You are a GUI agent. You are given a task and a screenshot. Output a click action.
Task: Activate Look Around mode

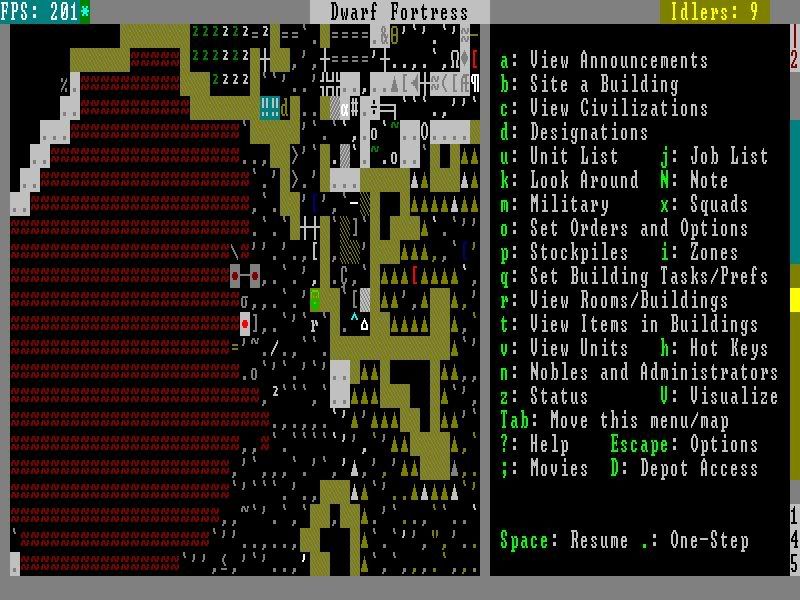tap(584, 181)
